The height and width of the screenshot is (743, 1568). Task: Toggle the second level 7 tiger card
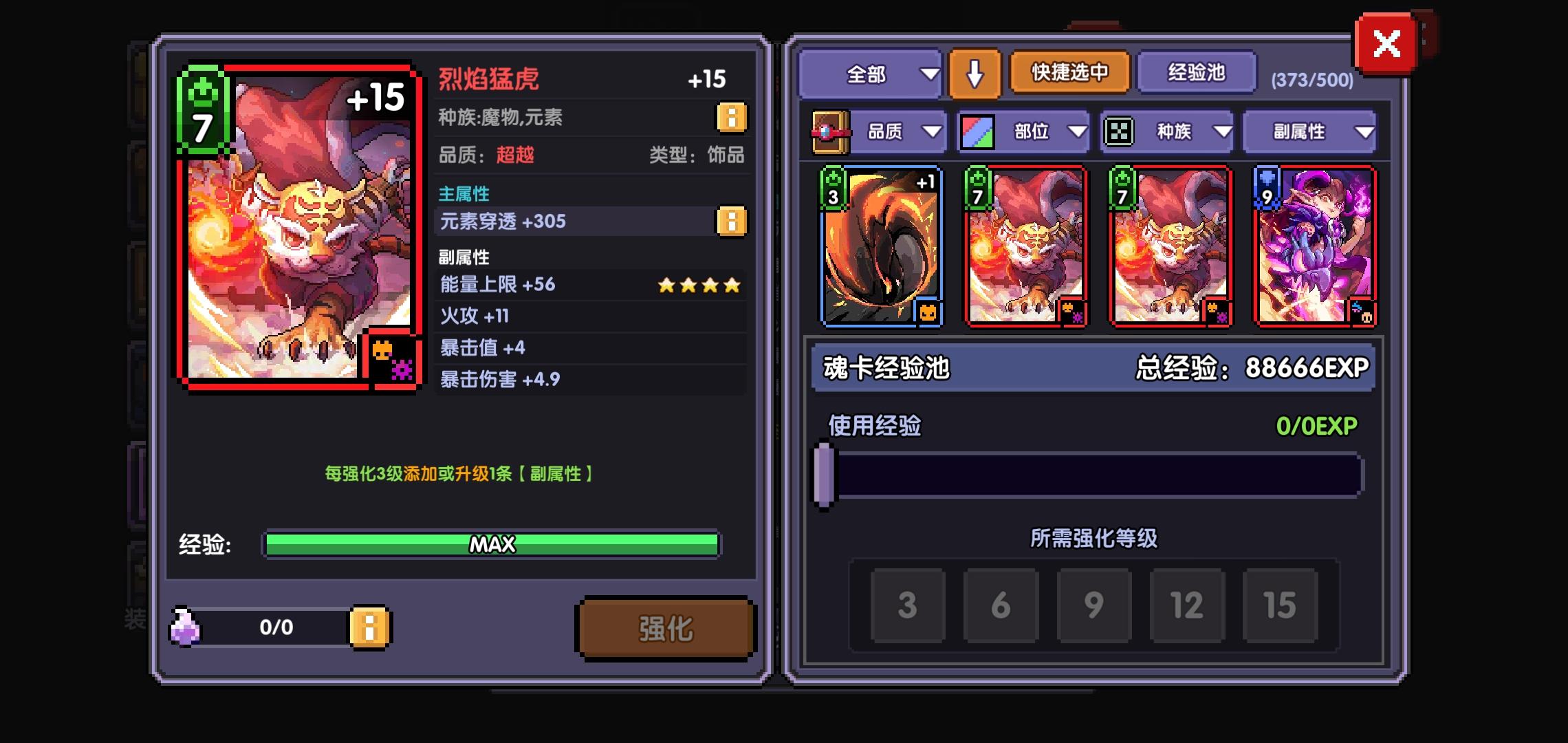(1170, 248)
